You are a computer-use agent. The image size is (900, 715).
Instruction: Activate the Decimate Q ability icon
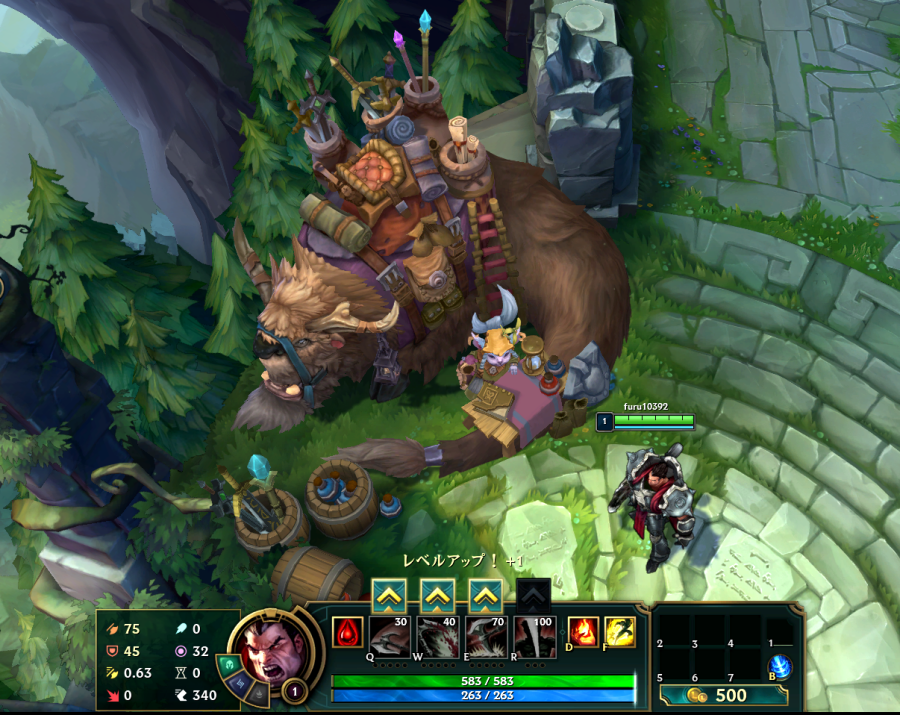coord(389,636)
